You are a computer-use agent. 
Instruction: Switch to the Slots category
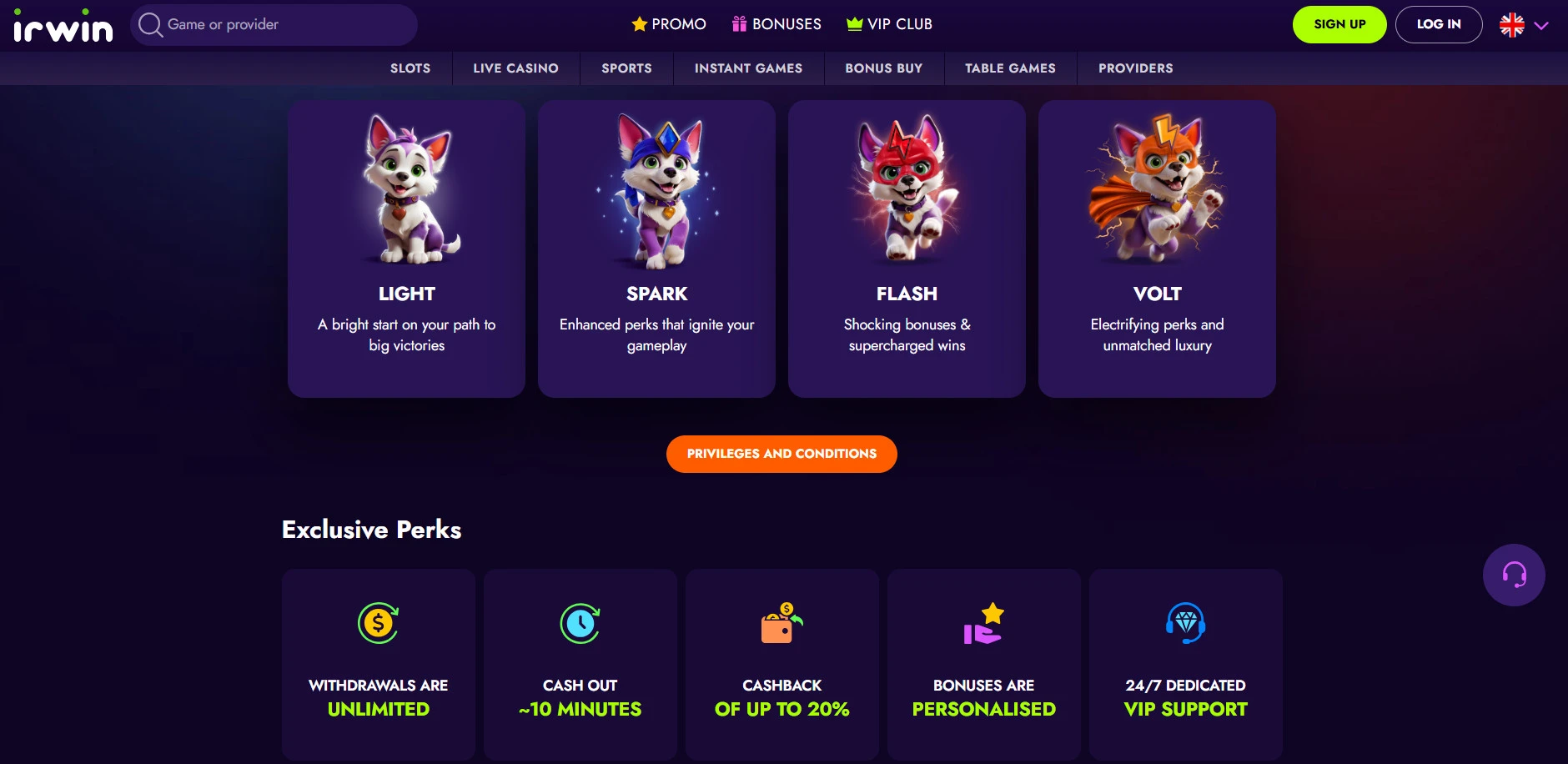click(410, 68)
